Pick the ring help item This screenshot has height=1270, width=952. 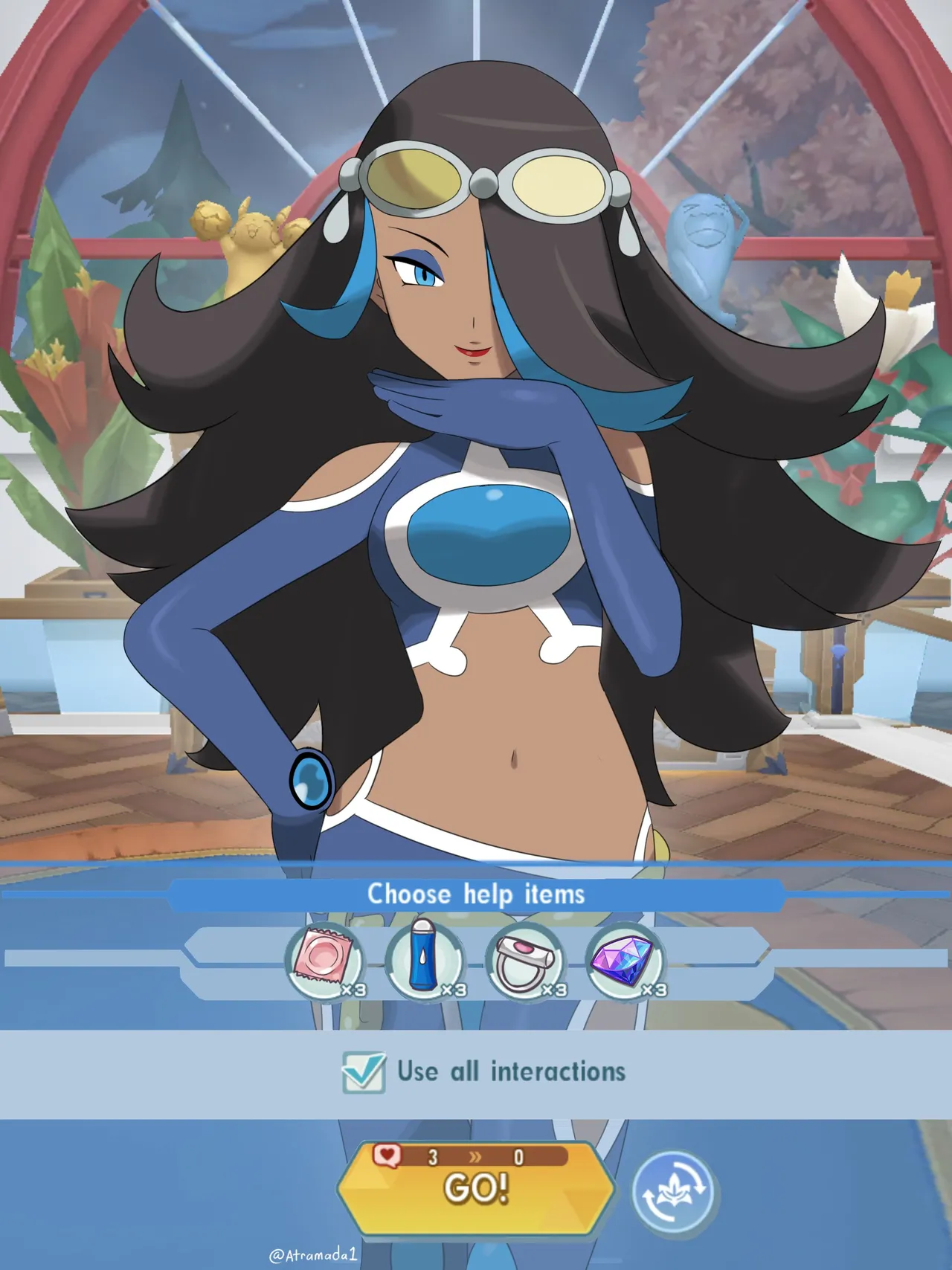click(526, 961)
